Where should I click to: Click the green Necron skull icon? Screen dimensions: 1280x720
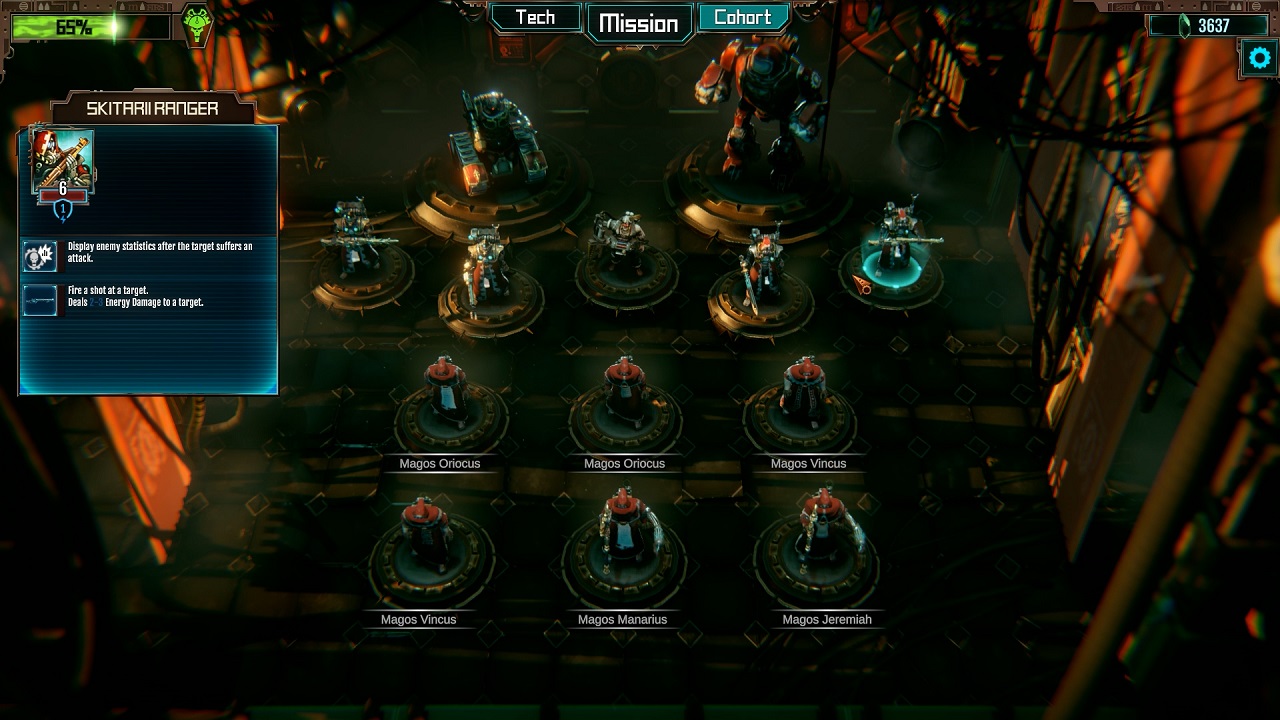pyautogui.click(x=197, y=25)
